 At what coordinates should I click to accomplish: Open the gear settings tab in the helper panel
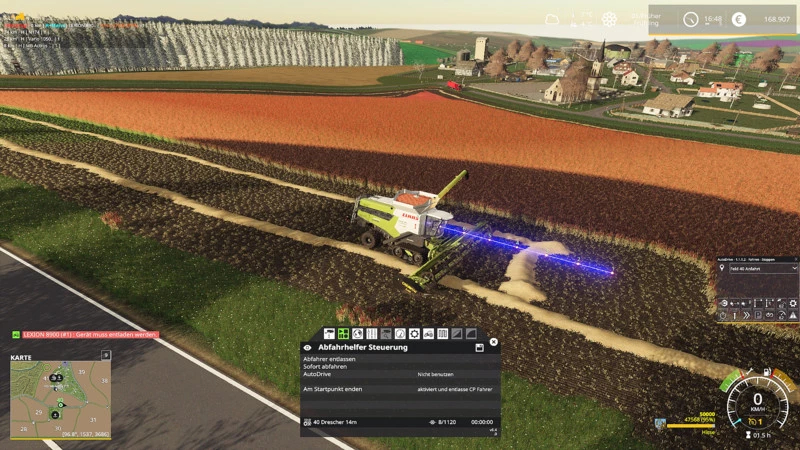[414, 333]
